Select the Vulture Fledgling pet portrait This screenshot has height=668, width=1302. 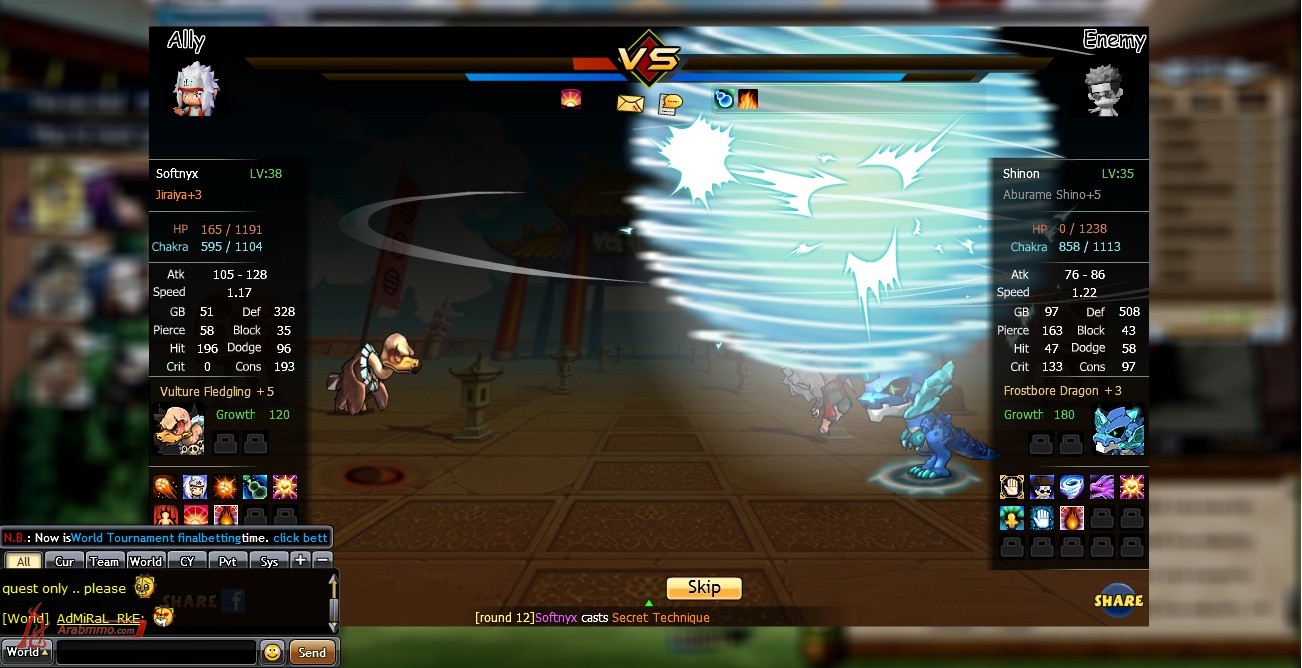coord(179,430)
